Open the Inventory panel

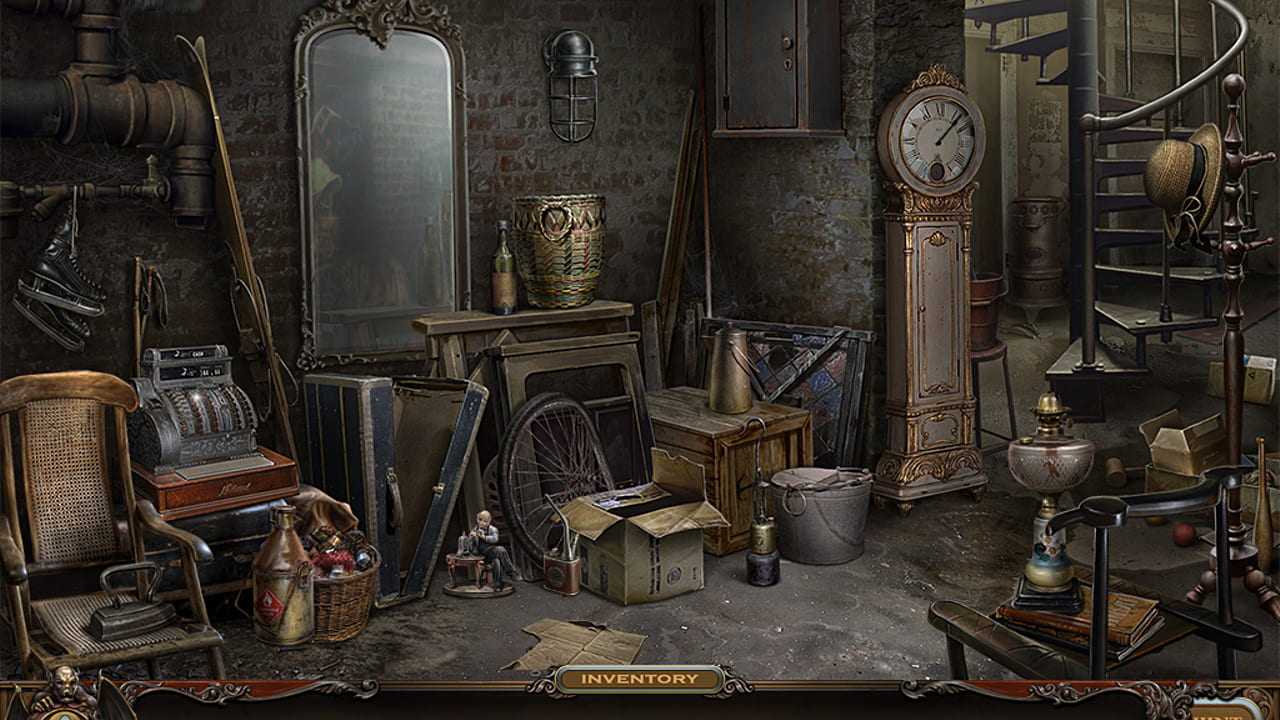[639, 680]
